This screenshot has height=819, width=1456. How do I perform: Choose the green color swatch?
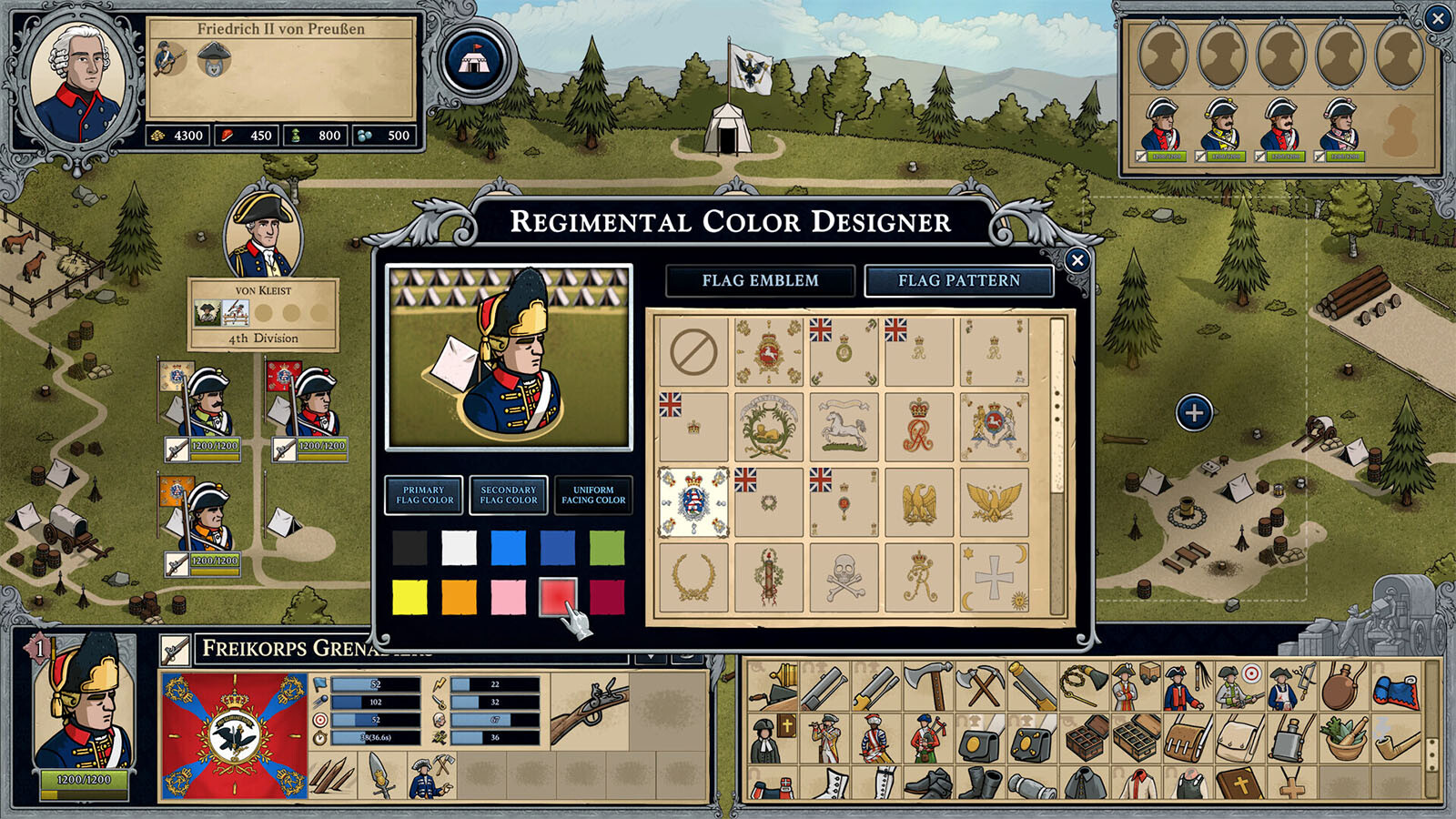[607, 549]
